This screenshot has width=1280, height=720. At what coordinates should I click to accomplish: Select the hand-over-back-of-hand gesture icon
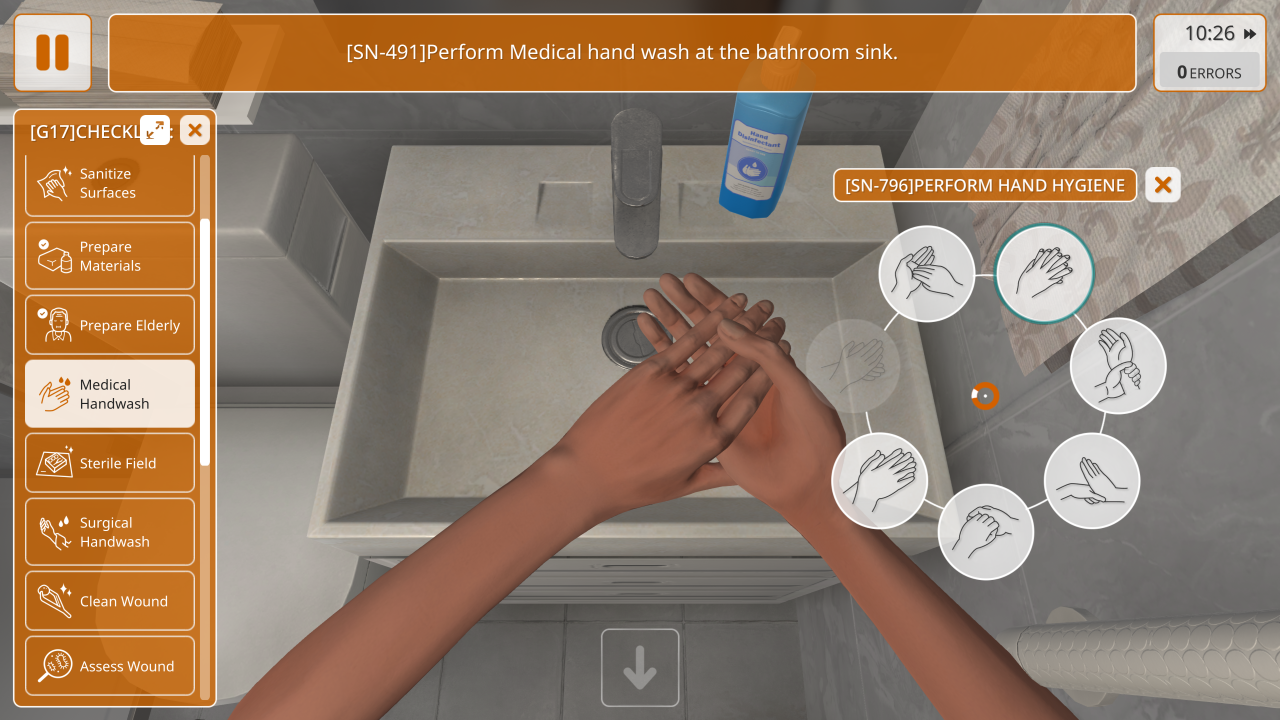(x=880, y=481)
